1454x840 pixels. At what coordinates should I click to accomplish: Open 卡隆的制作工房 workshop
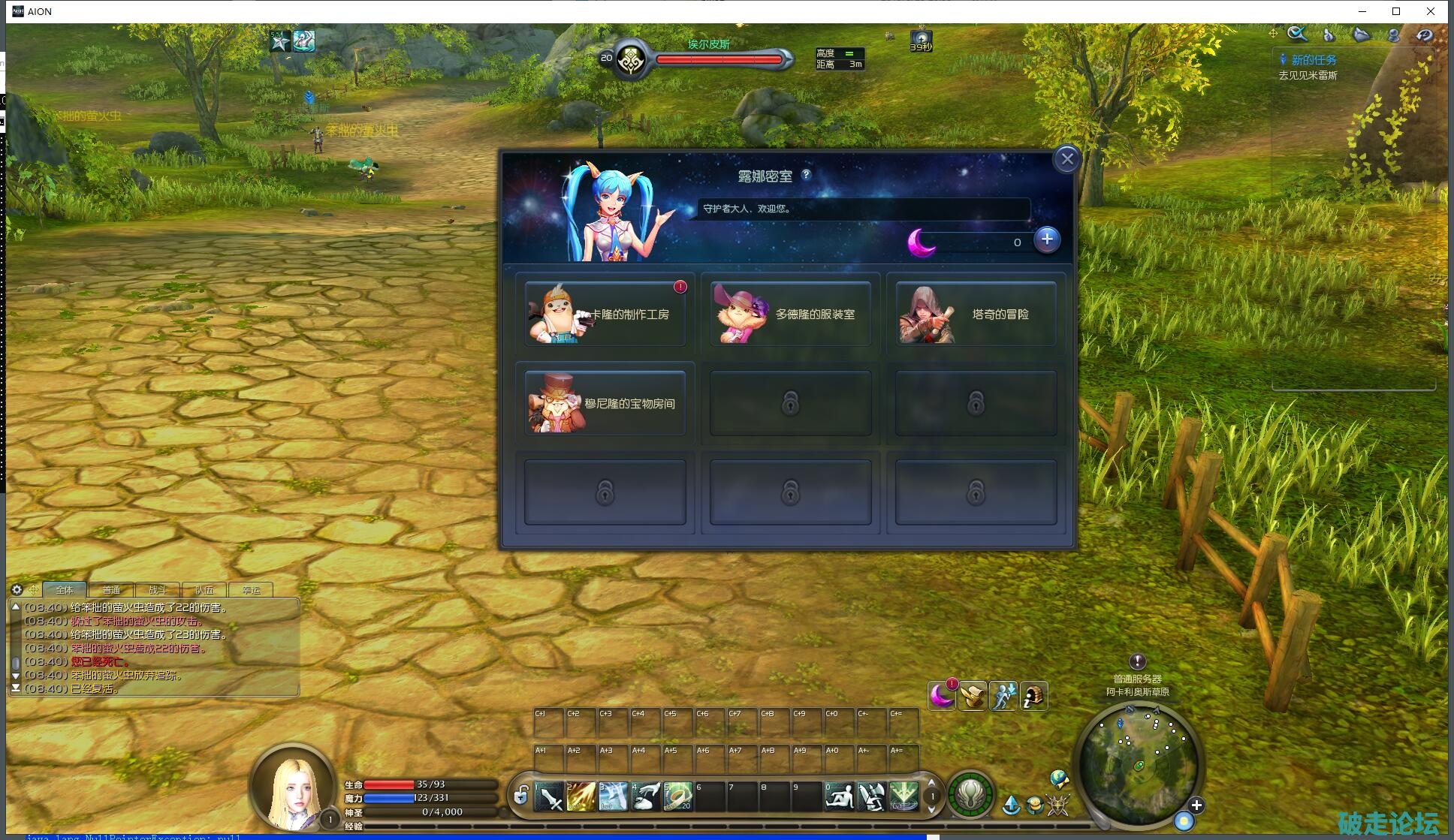(x=605, y=315)
